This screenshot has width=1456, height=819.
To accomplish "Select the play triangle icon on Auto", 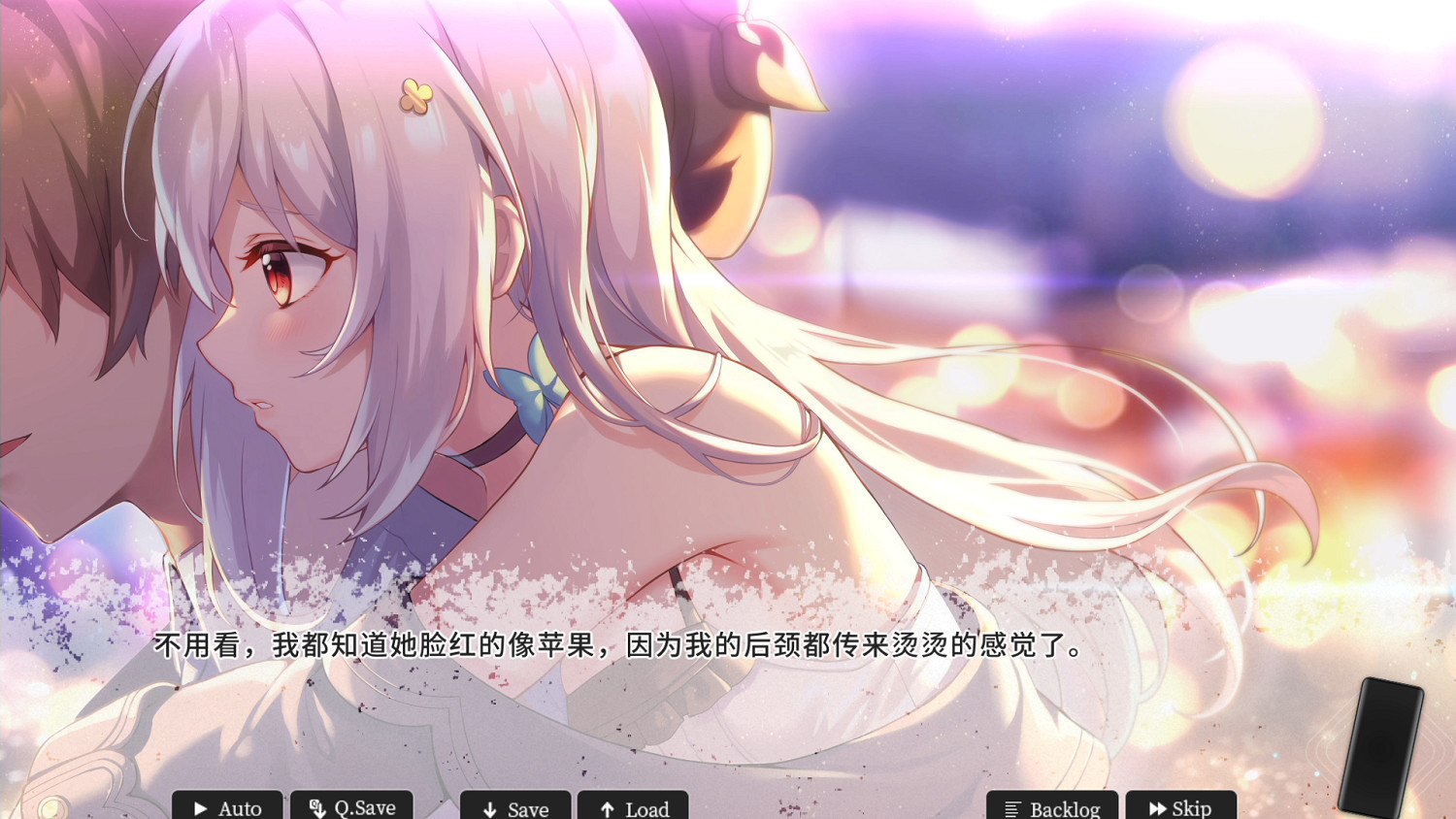I will [x=200, y=808].
